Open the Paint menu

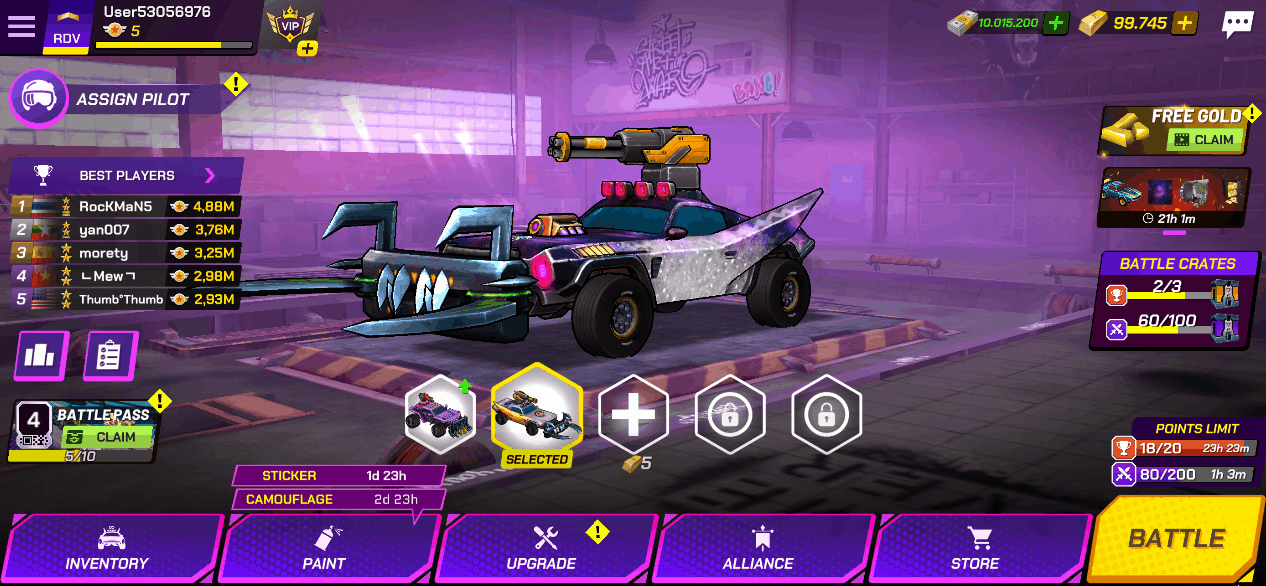click(324, 548)
